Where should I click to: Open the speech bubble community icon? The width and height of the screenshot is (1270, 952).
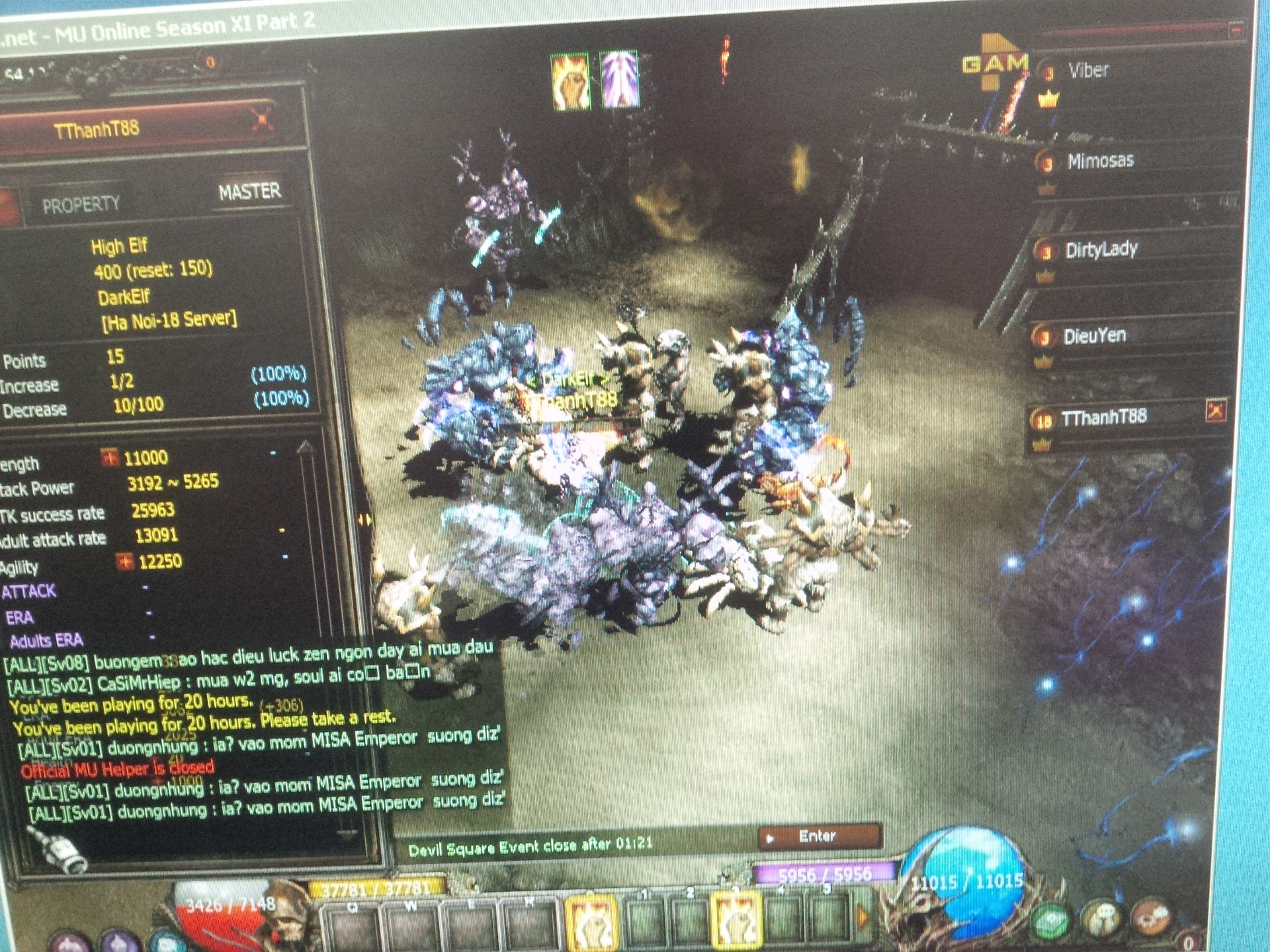click(x=1101, y=918)
